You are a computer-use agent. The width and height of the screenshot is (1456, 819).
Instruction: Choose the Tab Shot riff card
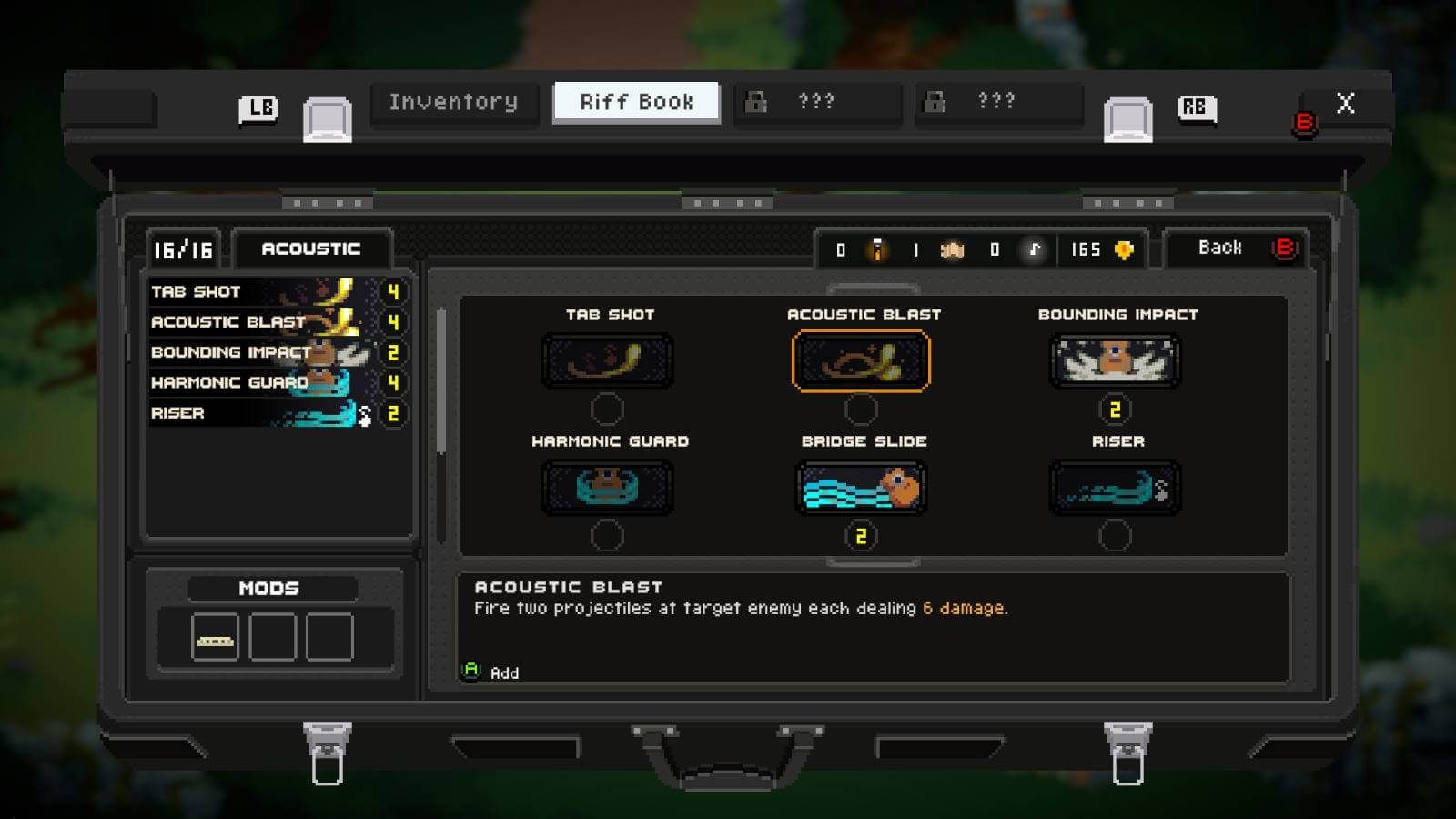(x=607, y=361)
